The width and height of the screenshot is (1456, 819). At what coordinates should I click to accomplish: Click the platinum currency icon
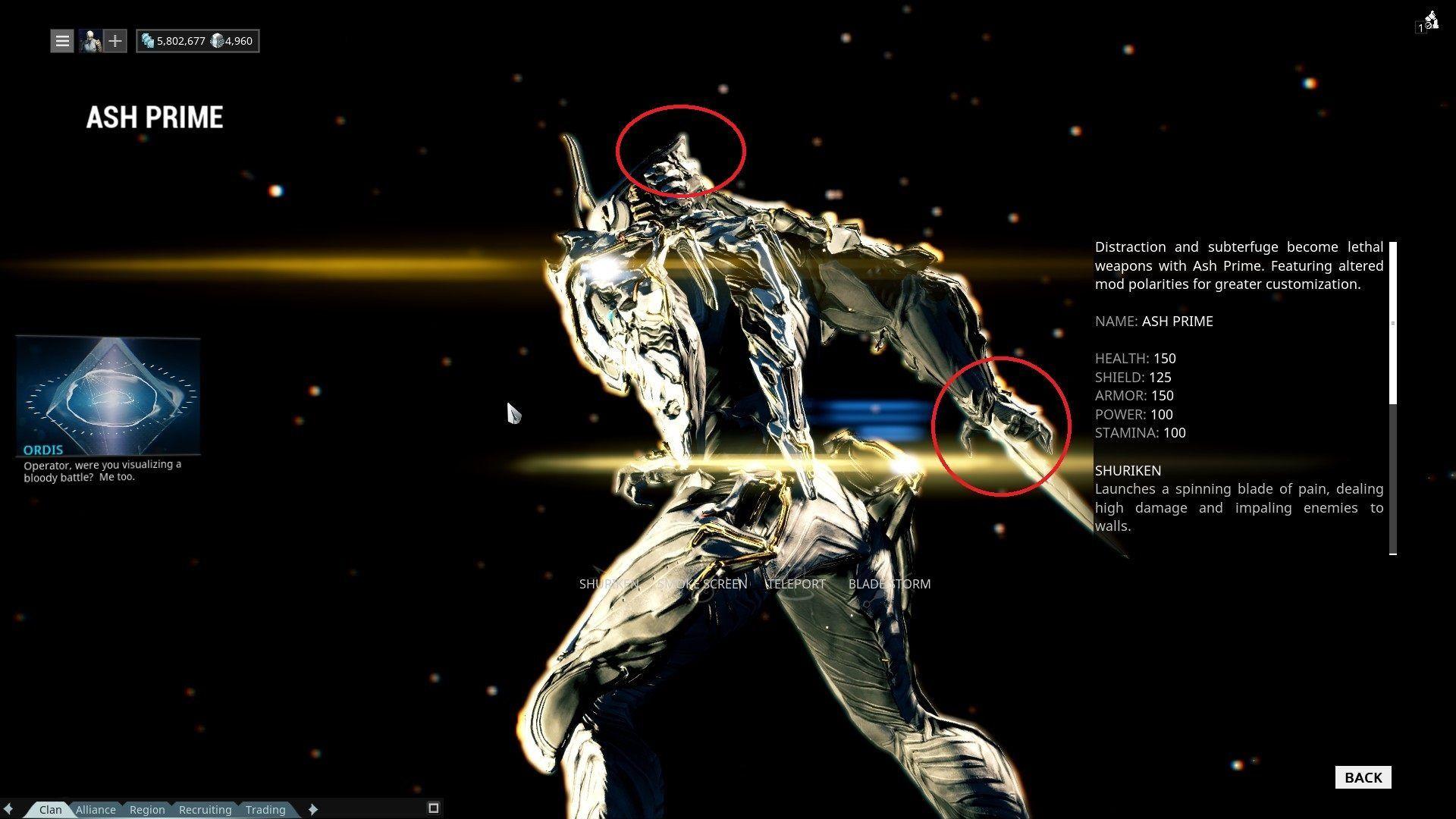(216, 40)
